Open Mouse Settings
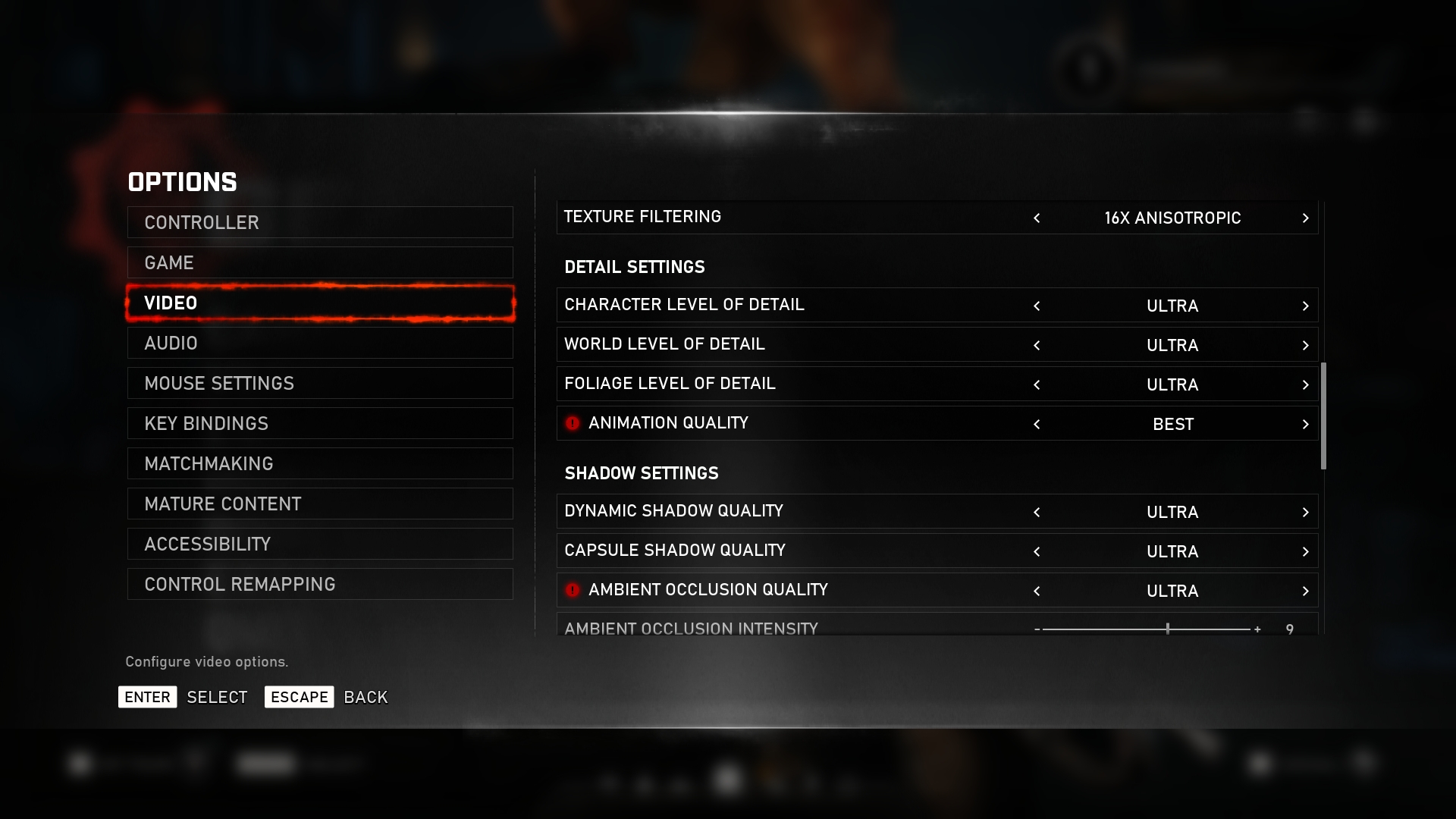The width and height of the screenshot is (1456, 819). click(x=319, y=383)
